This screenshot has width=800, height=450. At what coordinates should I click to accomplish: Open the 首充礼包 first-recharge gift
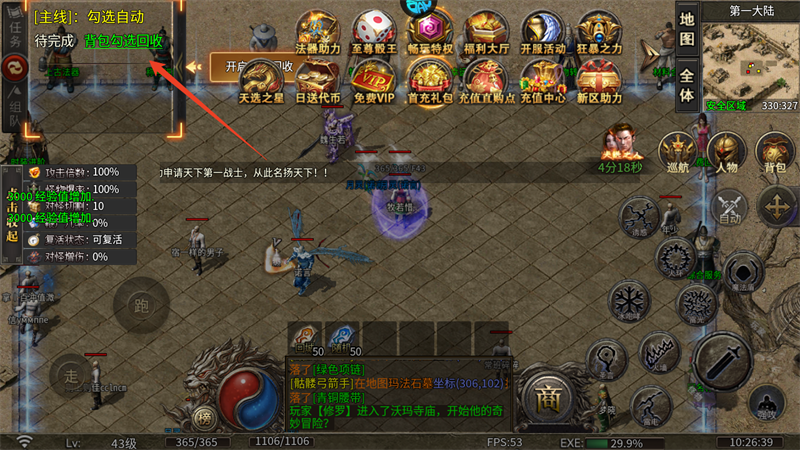430,78
